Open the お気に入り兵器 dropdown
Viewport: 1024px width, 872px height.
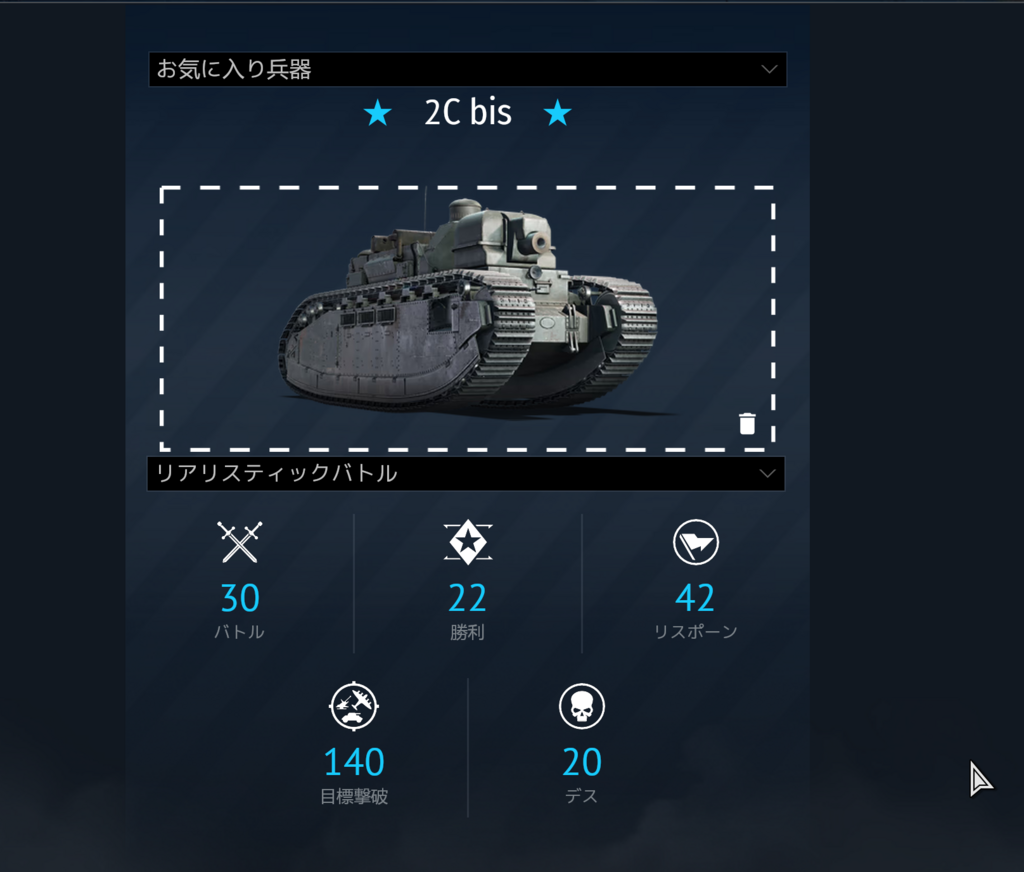[467, 70]
